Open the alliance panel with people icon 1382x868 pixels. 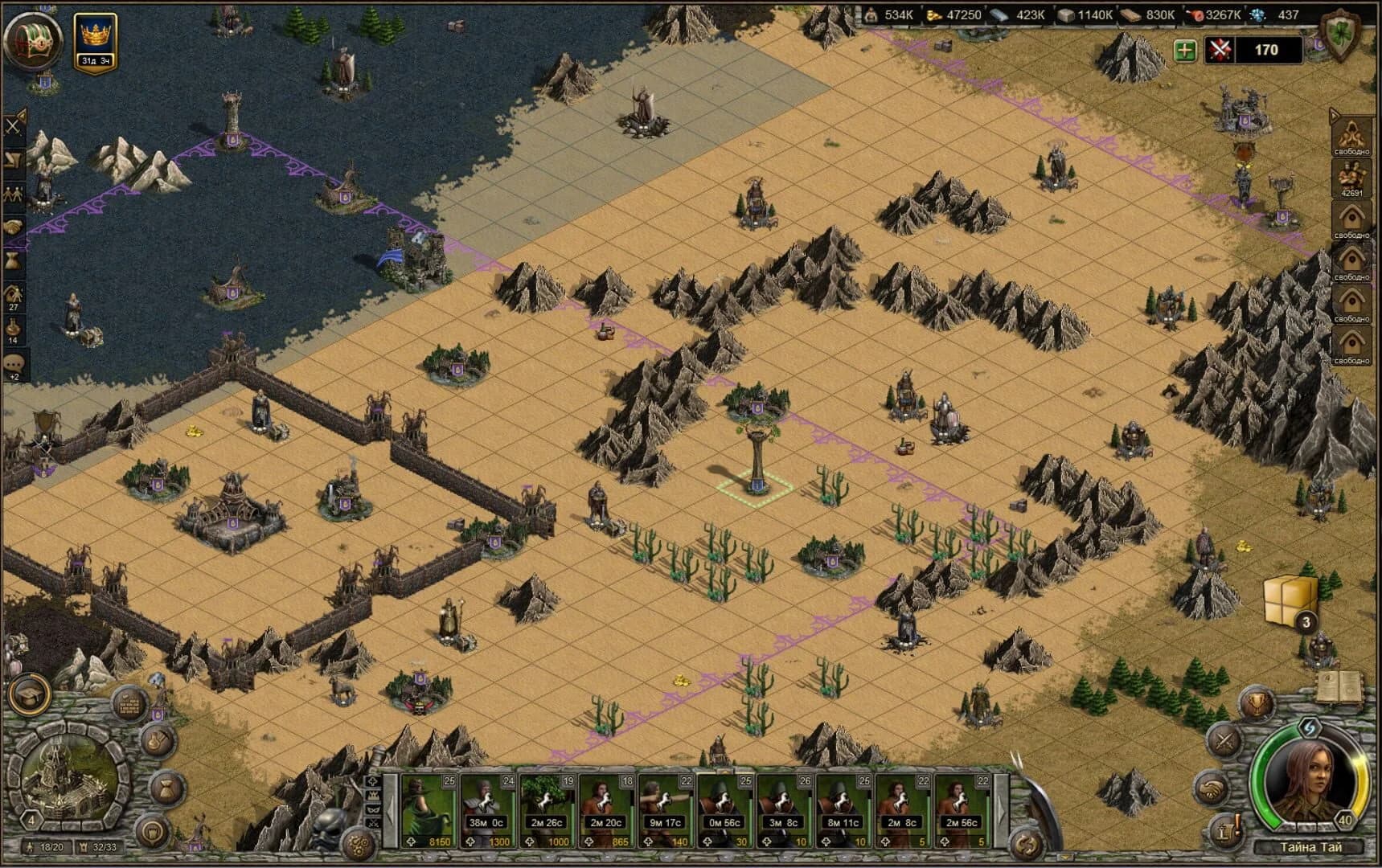point(12,190)
